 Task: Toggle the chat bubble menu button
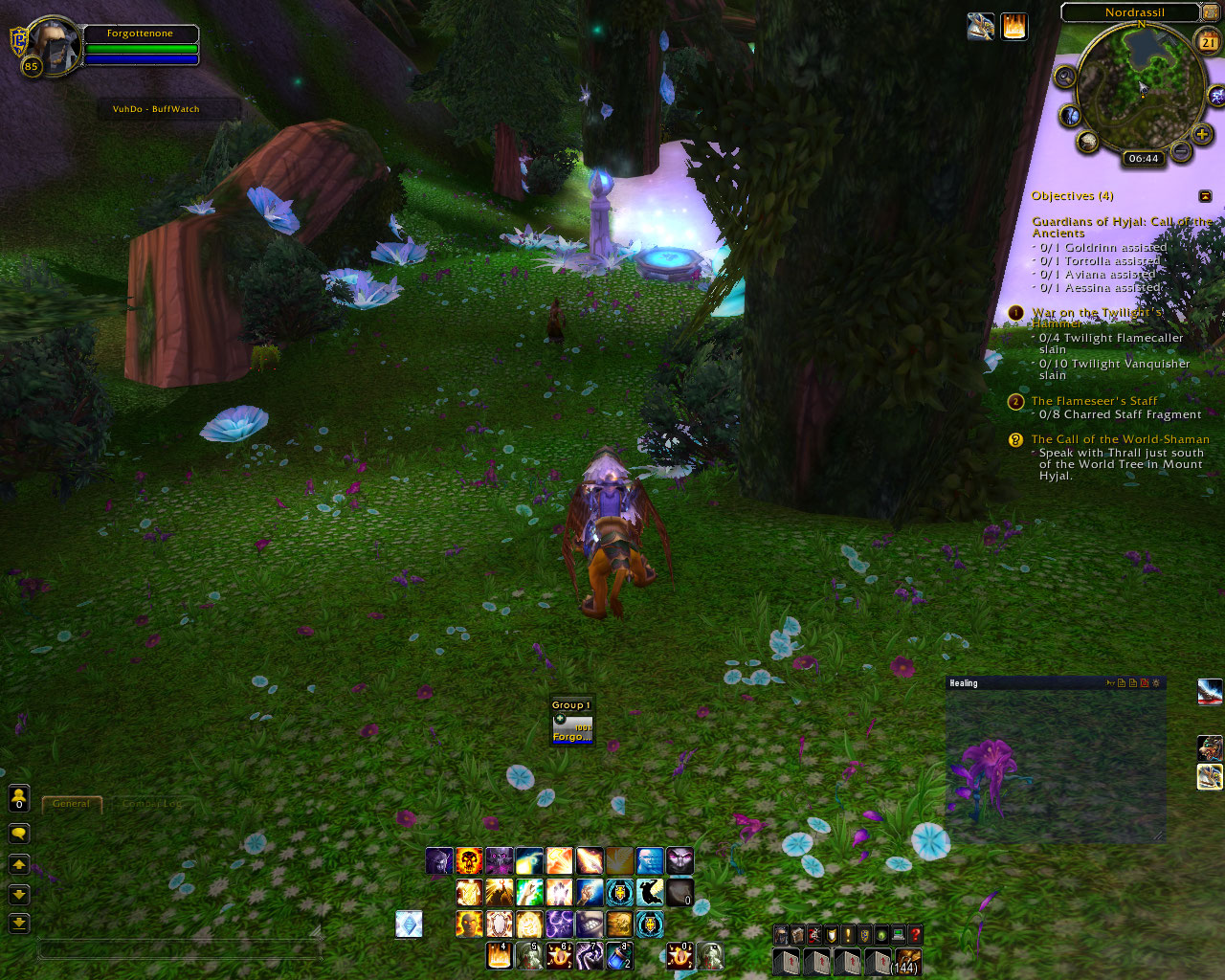[x=21, y=834]
